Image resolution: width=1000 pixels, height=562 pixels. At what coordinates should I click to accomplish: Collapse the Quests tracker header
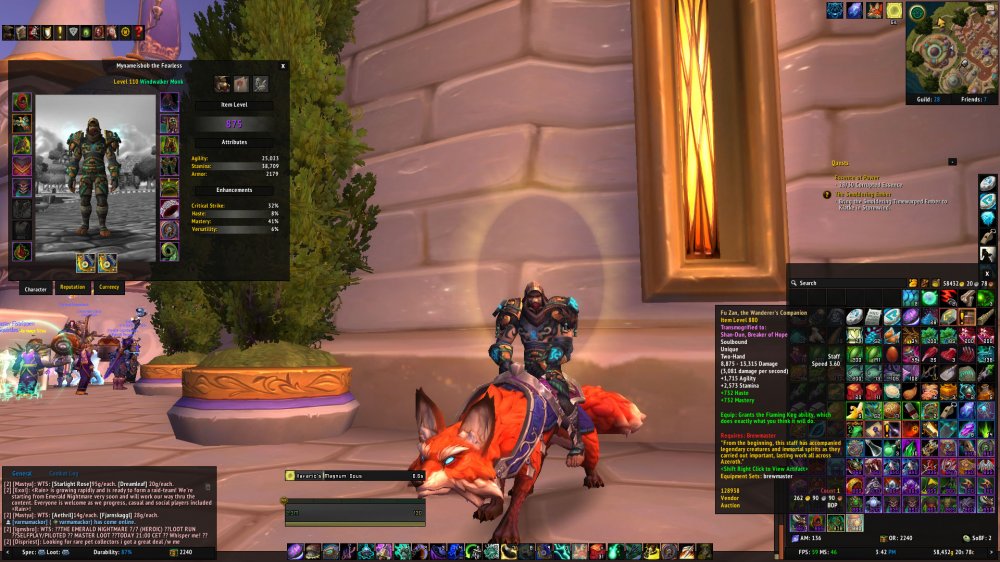click(952, 161)
